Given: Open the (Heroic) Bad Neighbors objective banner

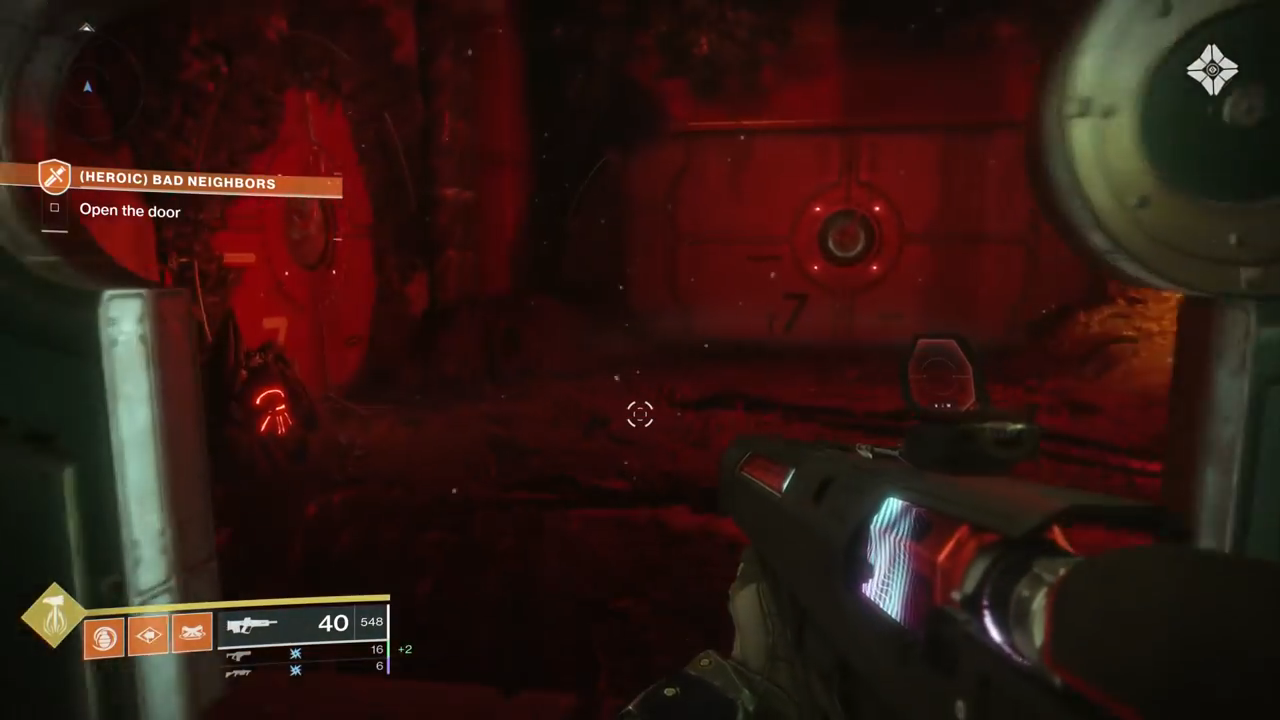Looking at the screenshot, I should click(x=178, y=183).
